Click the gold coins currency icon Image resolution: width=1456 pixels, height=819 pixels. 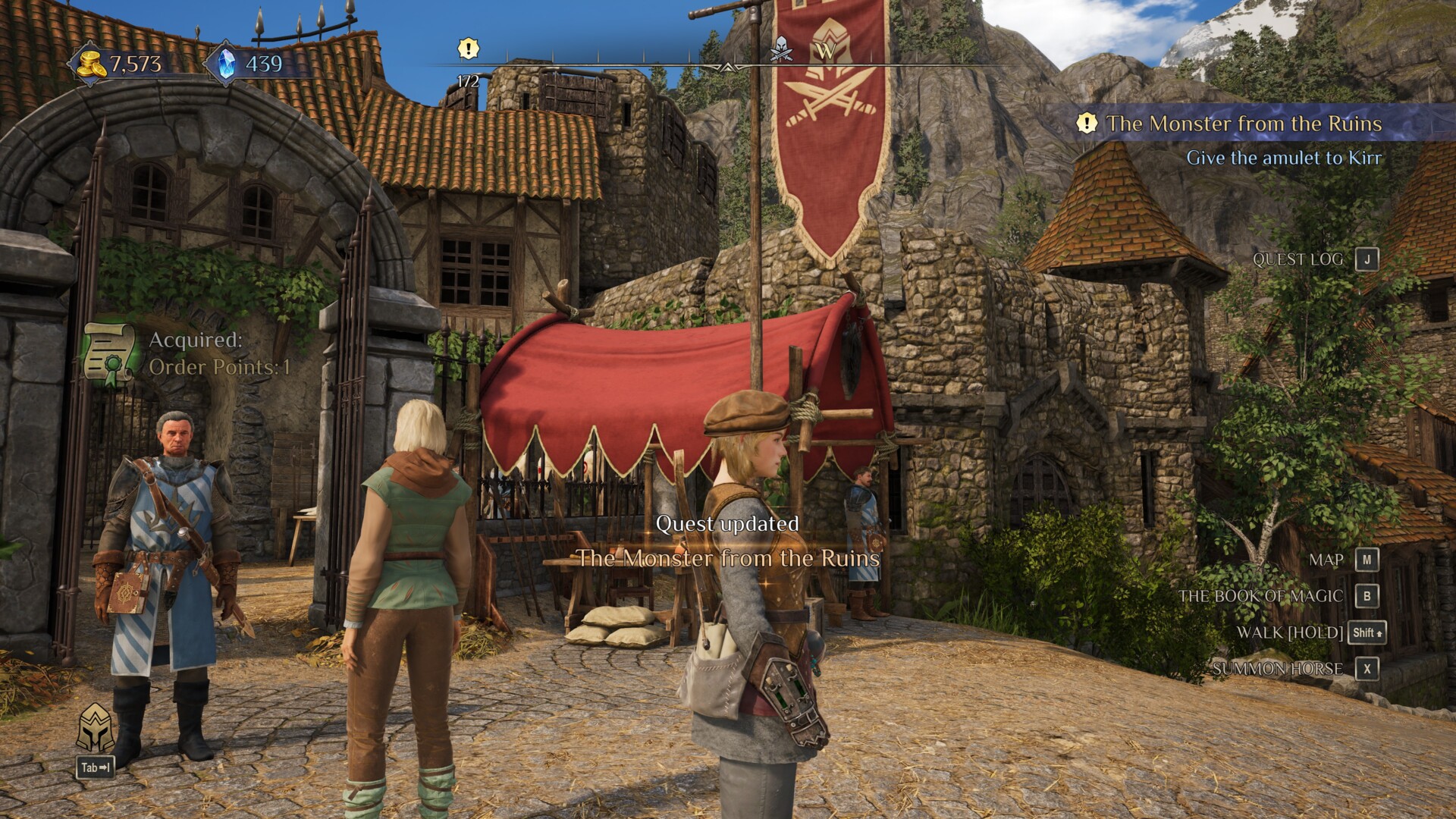[x=91, y=64]
